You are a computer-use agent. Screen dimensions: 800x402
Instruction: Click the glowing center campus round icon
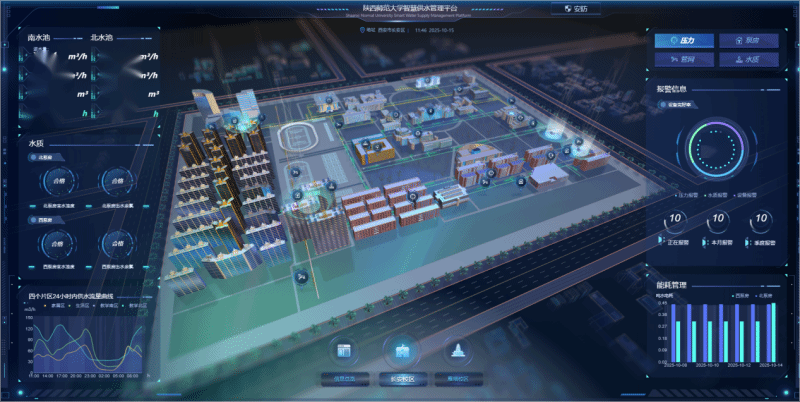pos(403,351)
